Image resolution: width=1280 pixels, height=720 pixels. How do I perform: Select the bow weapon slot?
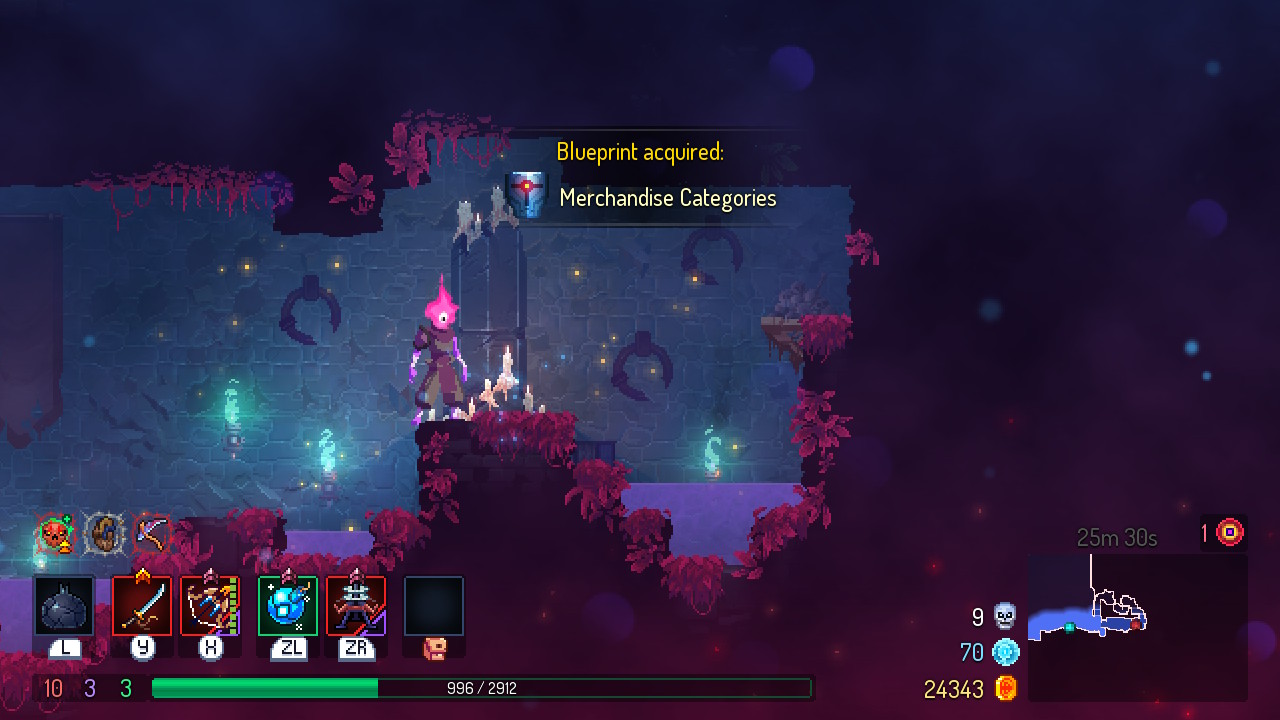[x=210, y=606]
